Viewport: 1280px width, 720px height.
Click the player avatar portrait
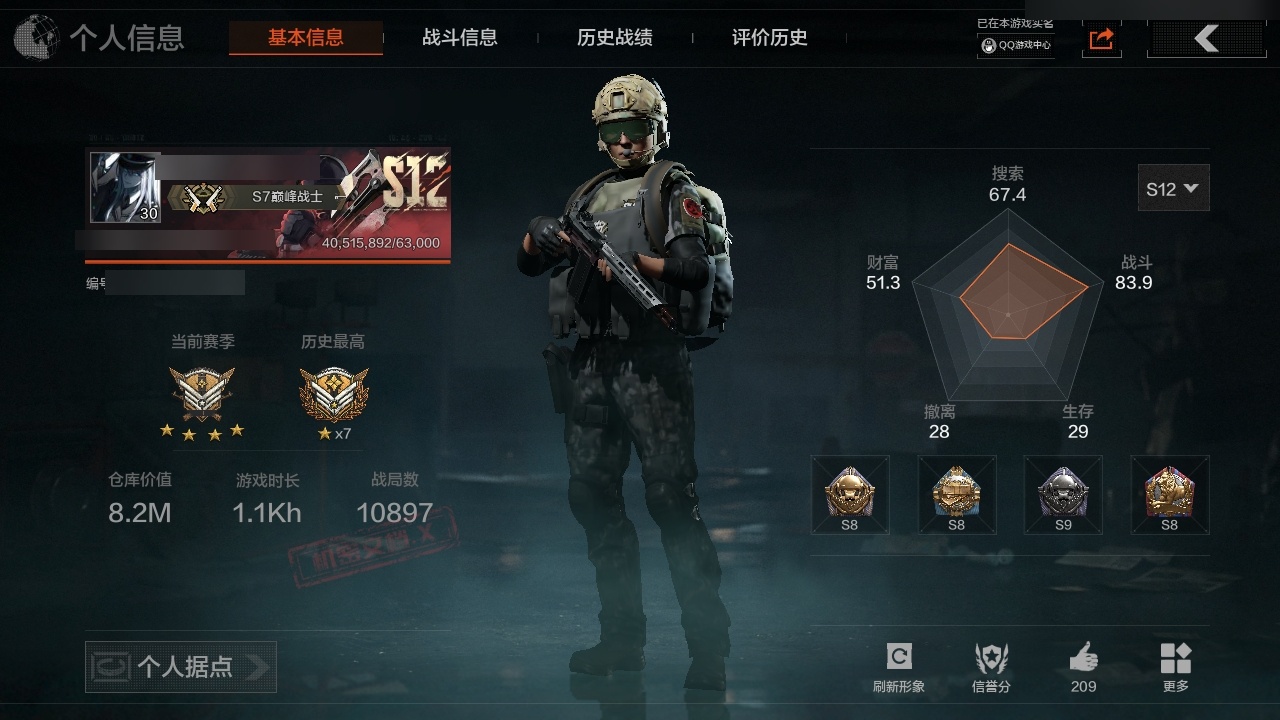(125, 188)
